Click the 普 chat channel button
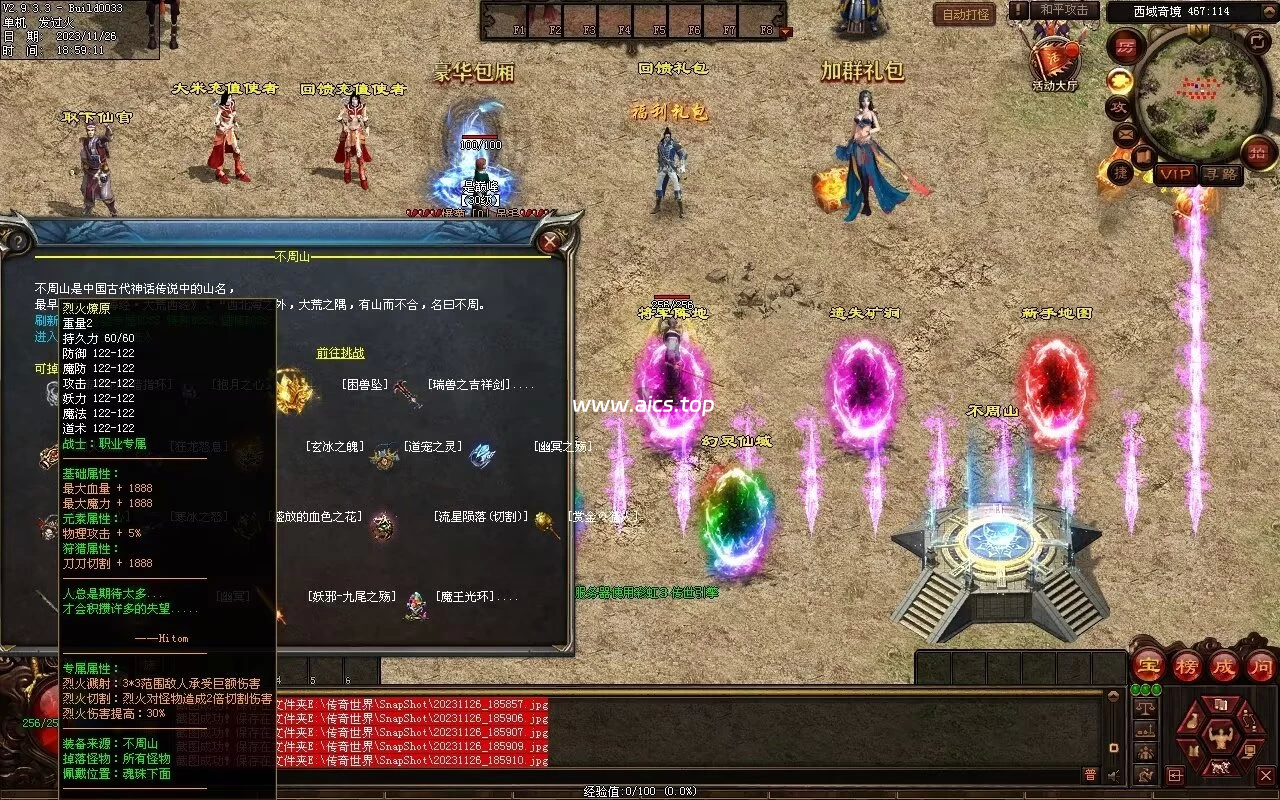Viewport: 1280px width, 800px height. click(x=1090, y=774)
